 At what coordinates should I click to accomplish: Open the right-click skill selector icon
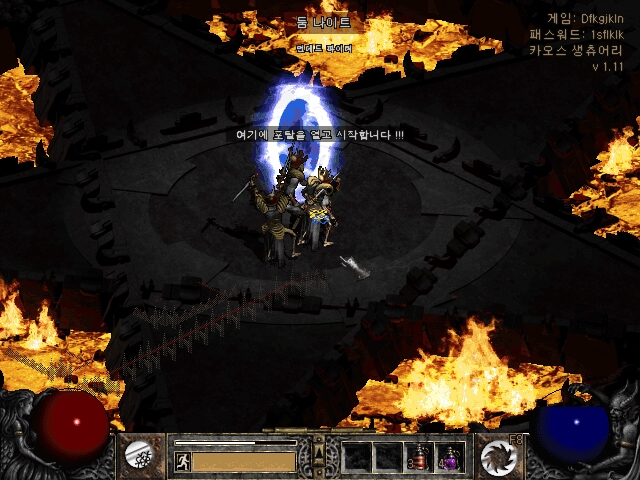[497, 456]
